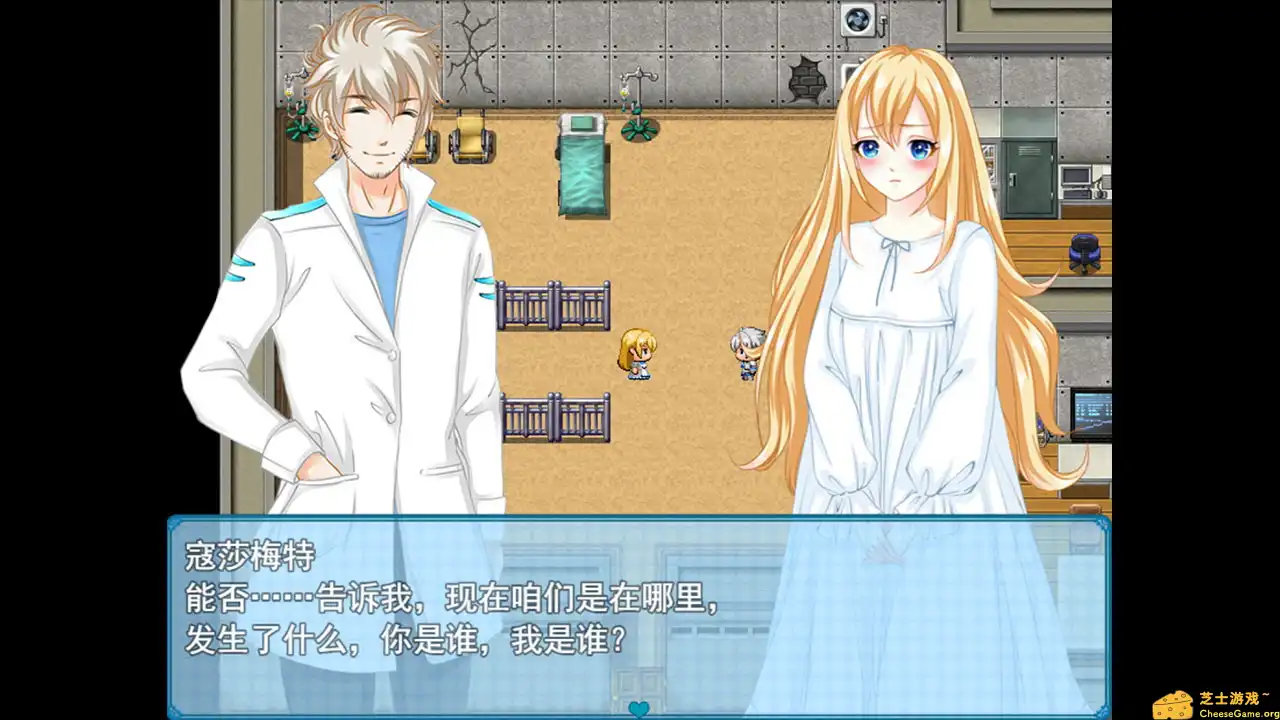Click the silver-haired NPC sprite
This screenshot has width=1280, height=720.
[x=748, y=352]
